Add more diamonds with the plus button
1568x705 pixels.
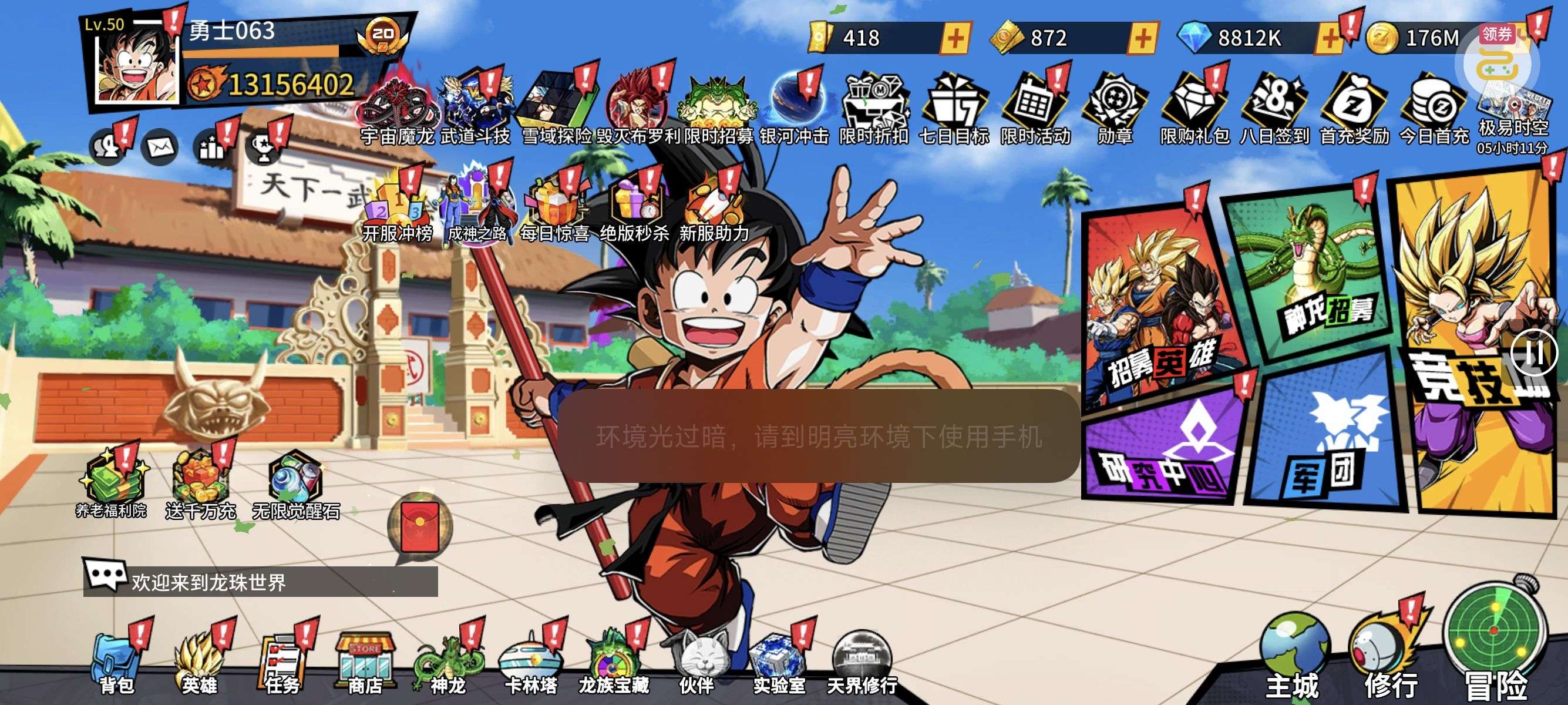click(1330, 39)
